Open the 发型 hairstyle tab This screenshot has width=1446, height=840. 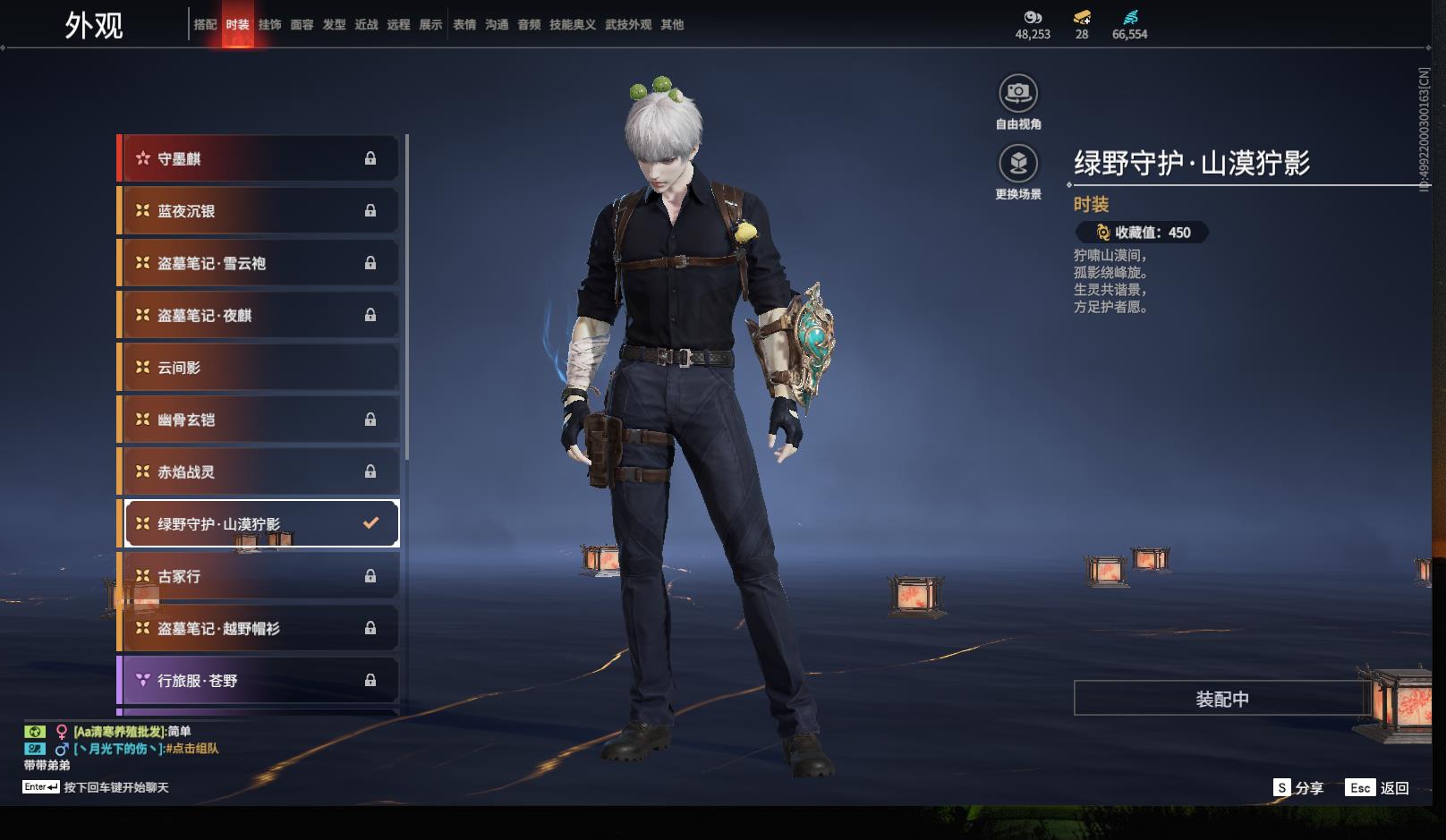334,25
